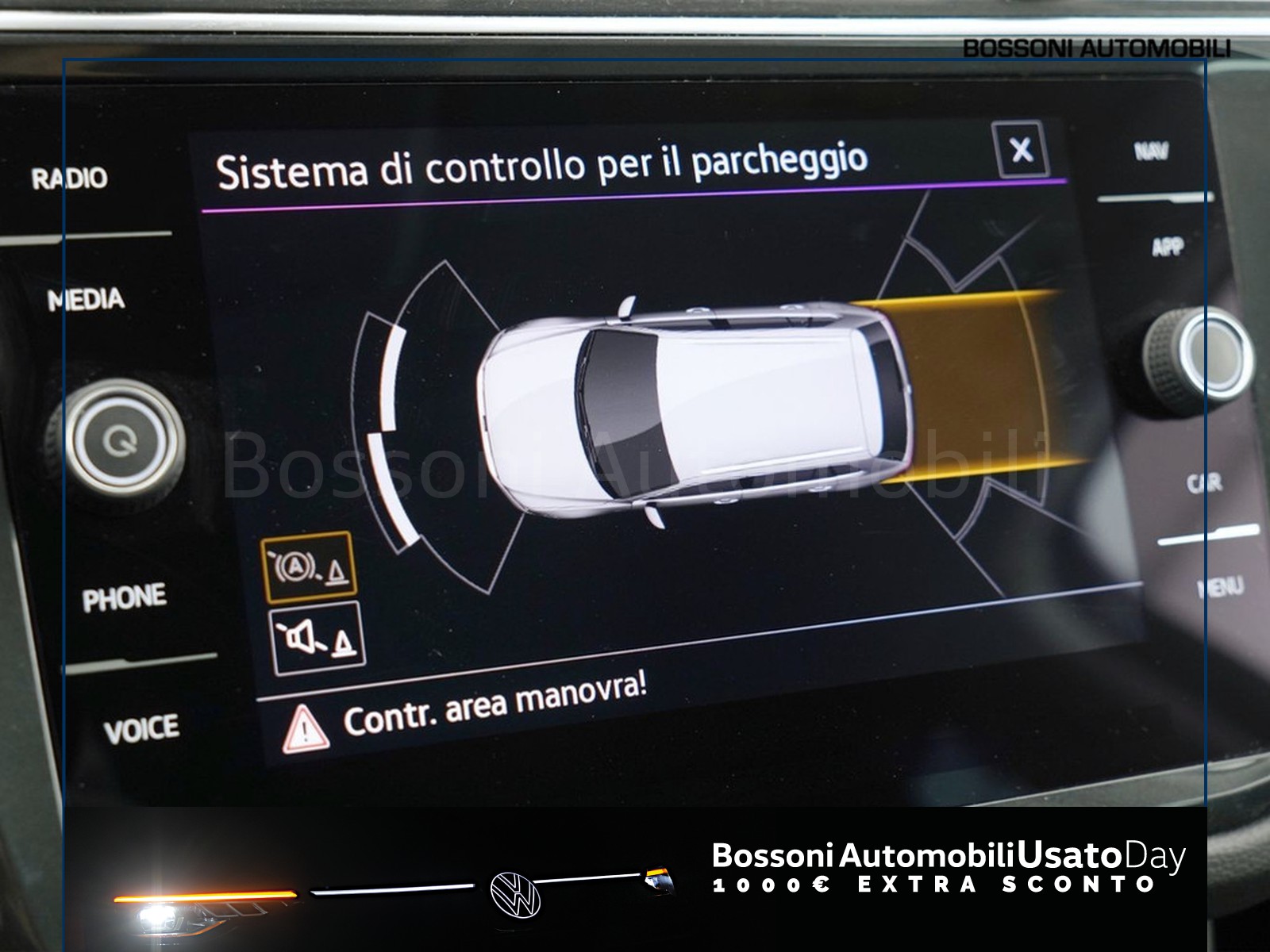Close the parking control system screen
The width and height of the screenshot is (1270, 952).
click(1021, 149)
